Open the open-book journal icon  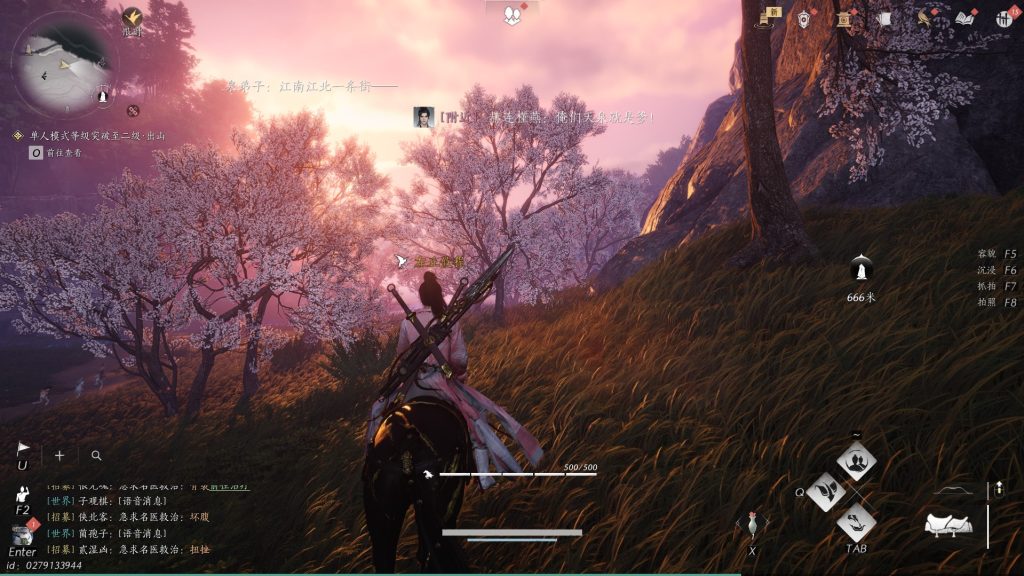[x=965, y=18]
